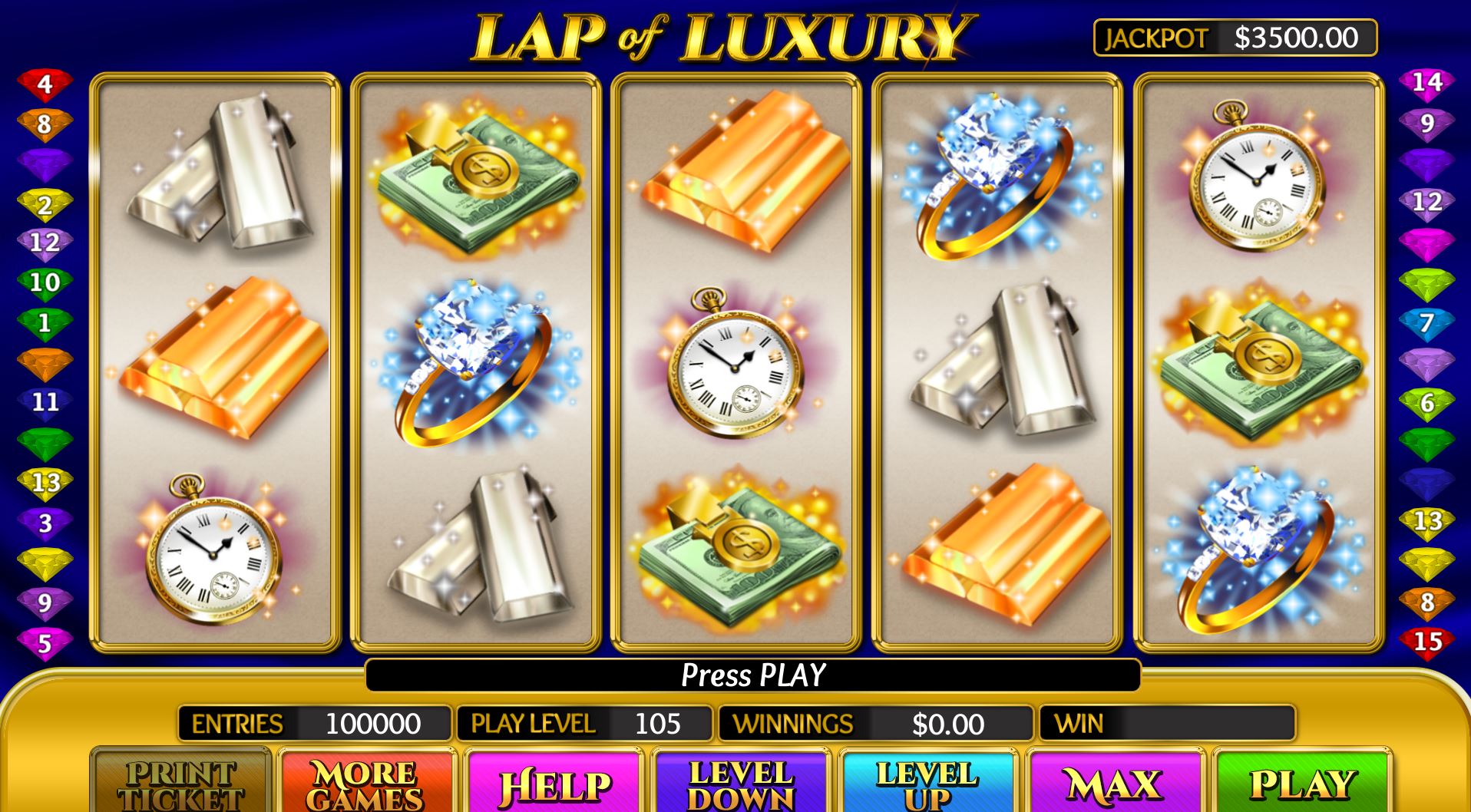Choose the green diamond payline 10
Viewport: 1471px width, 812px height.
(49, 282)
